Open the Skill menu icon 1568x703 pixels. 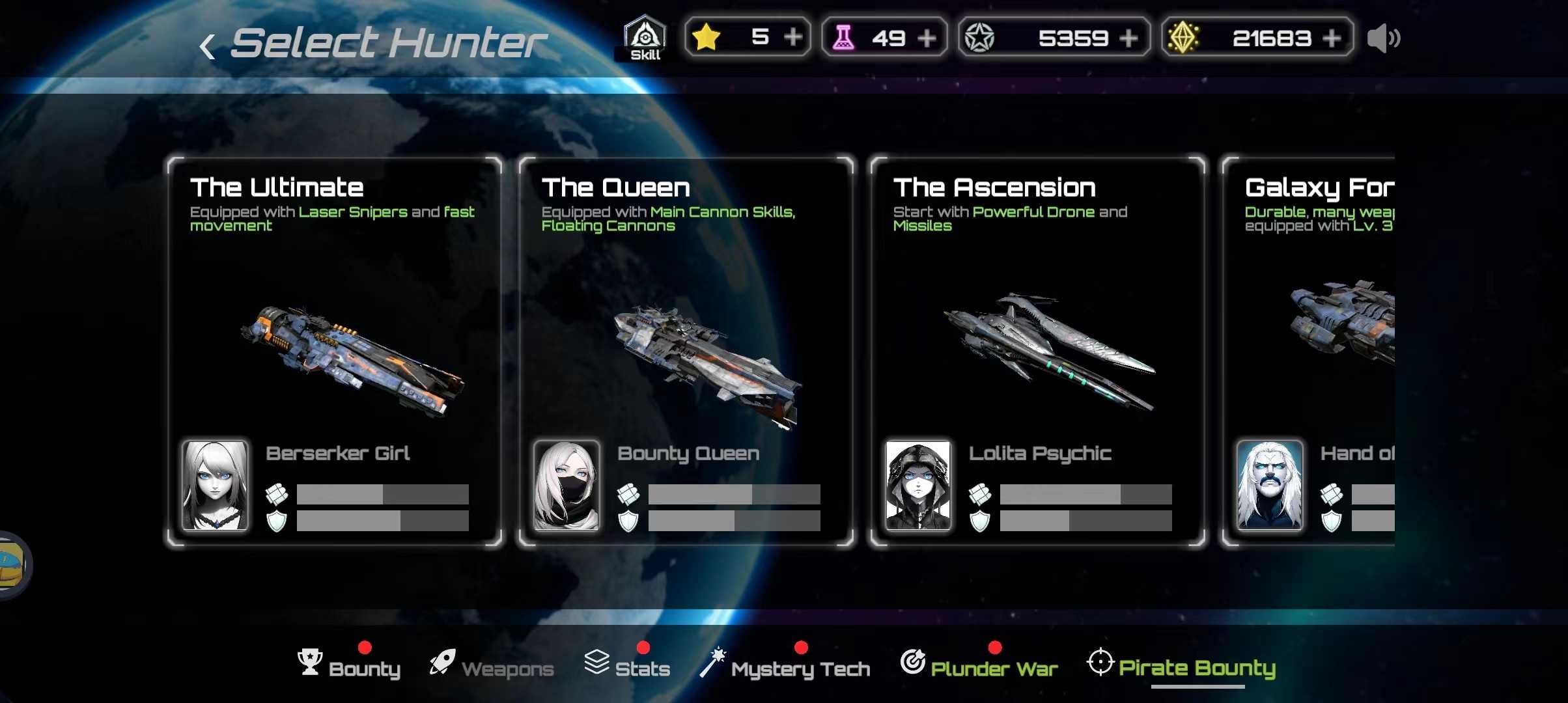pyautogui.click(x=645, y=38)
